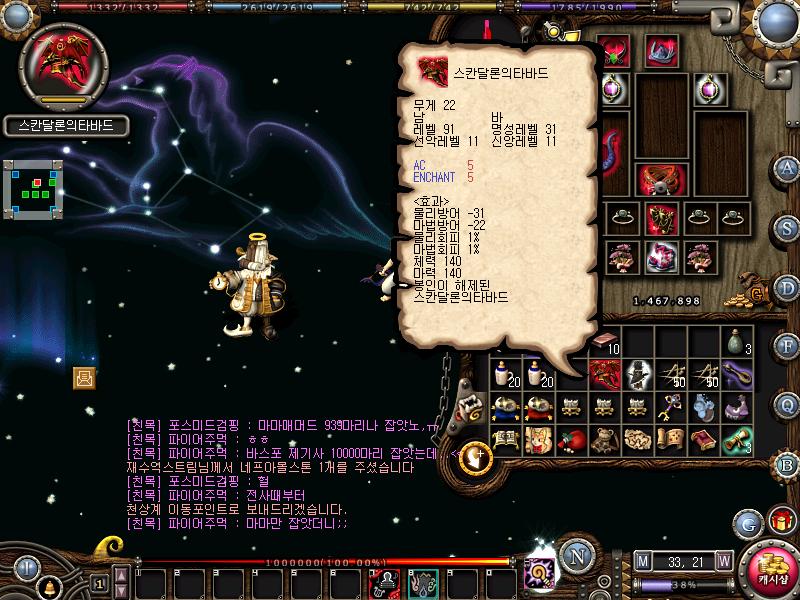Click the round A side button
Viewport: 800px width, 600px height.
coord(788,167)
